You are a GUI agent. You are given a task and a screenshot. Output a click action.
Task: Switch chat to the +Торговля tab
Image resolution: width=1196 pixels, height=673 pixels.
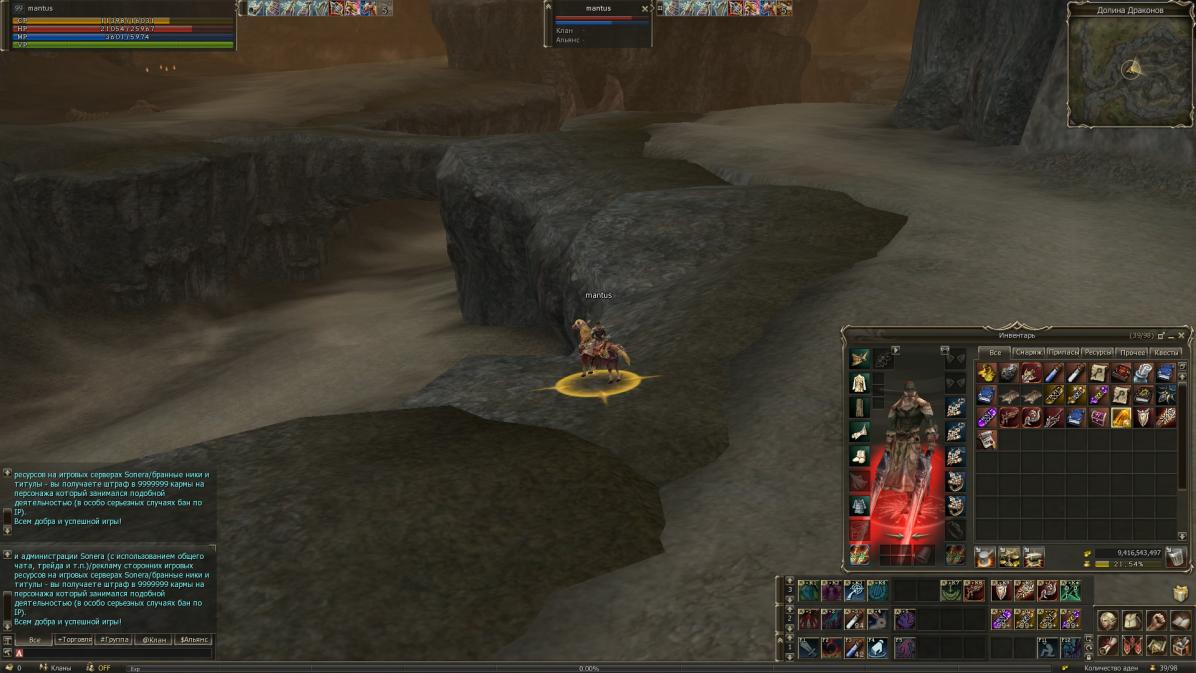(x=74, y=639)
